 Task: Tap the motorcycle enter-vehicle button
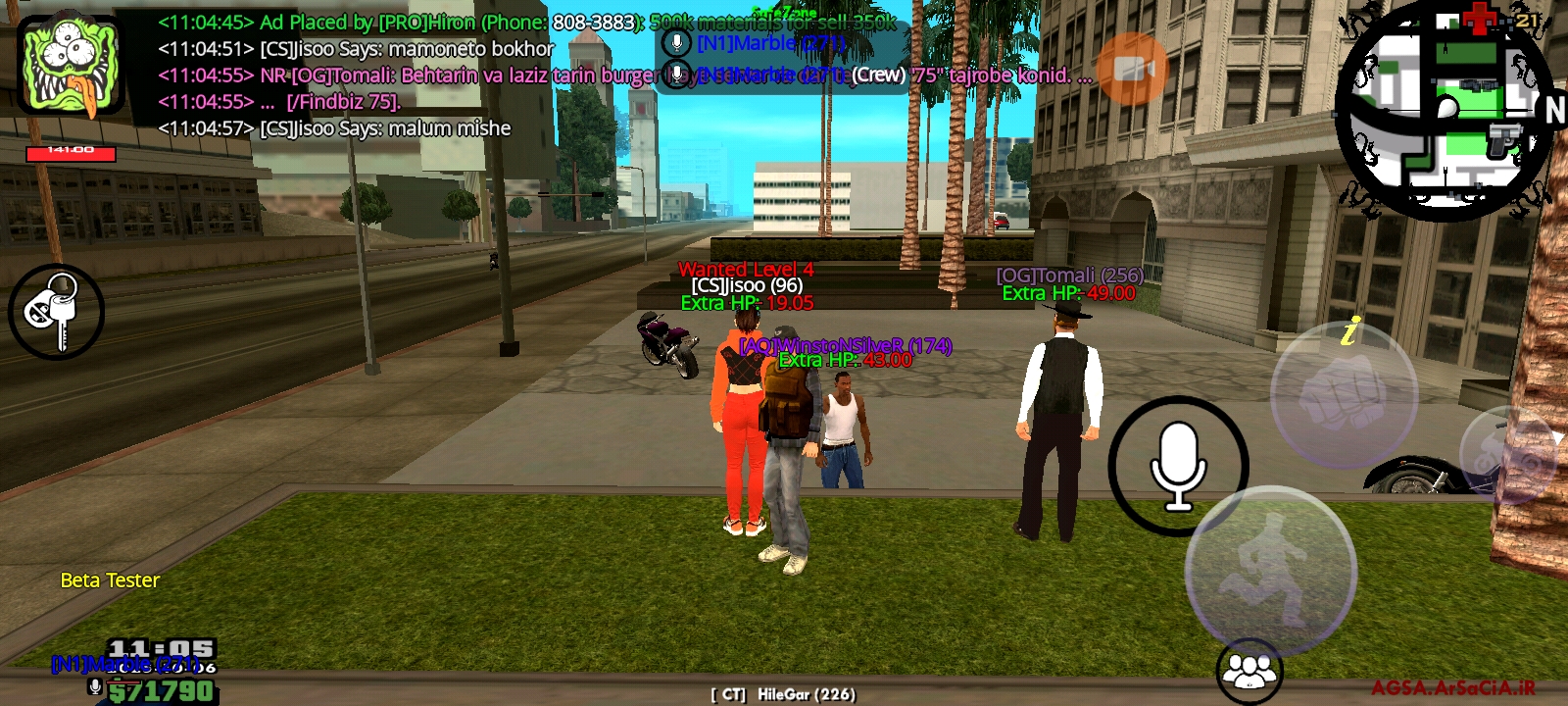[x=1508, y=453]
